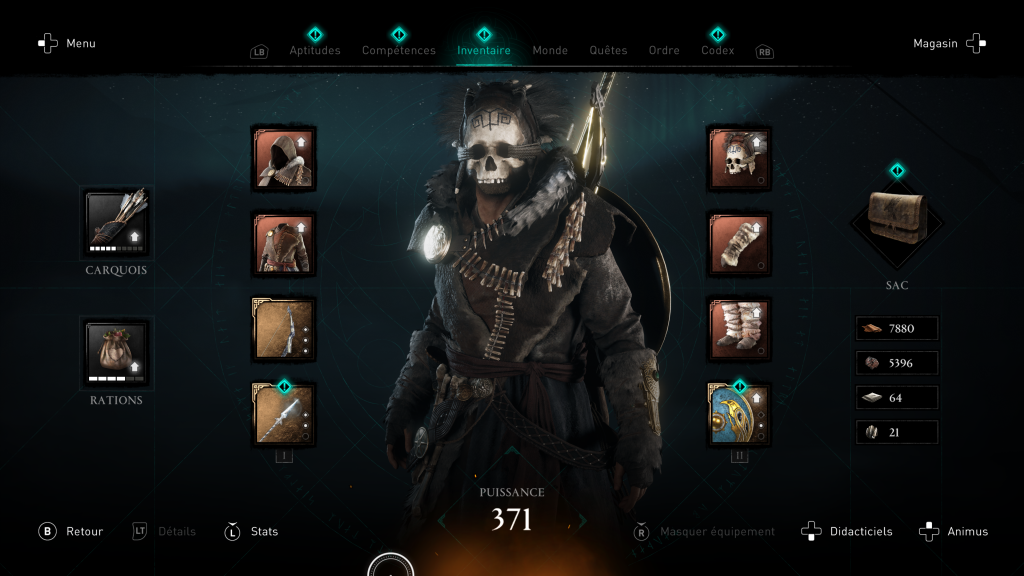Open the Compétences tab

[398, 50]
